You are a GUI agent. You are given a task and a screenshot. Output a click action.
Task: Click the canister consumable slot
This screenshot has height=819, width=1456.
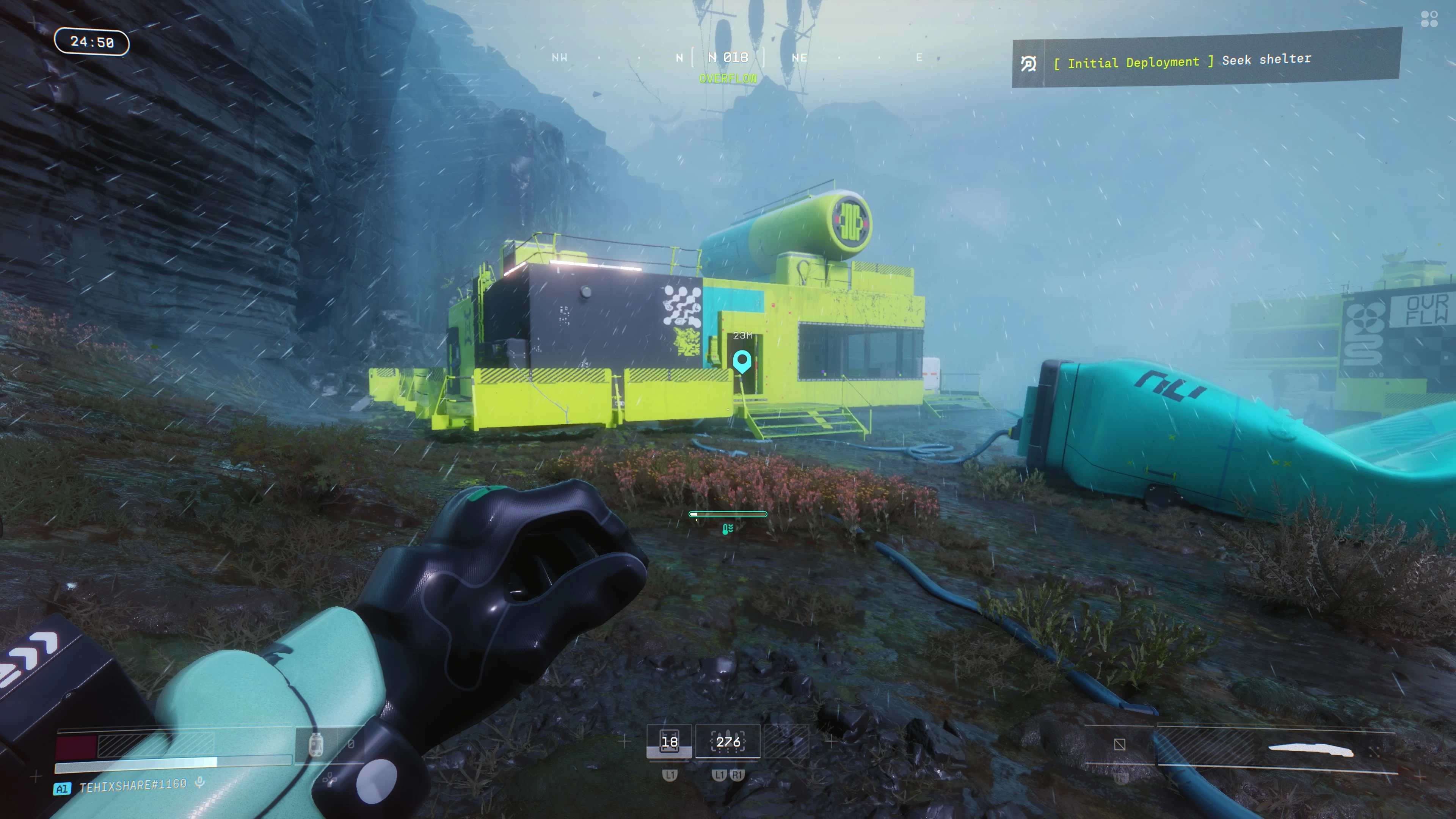point(316,744)
